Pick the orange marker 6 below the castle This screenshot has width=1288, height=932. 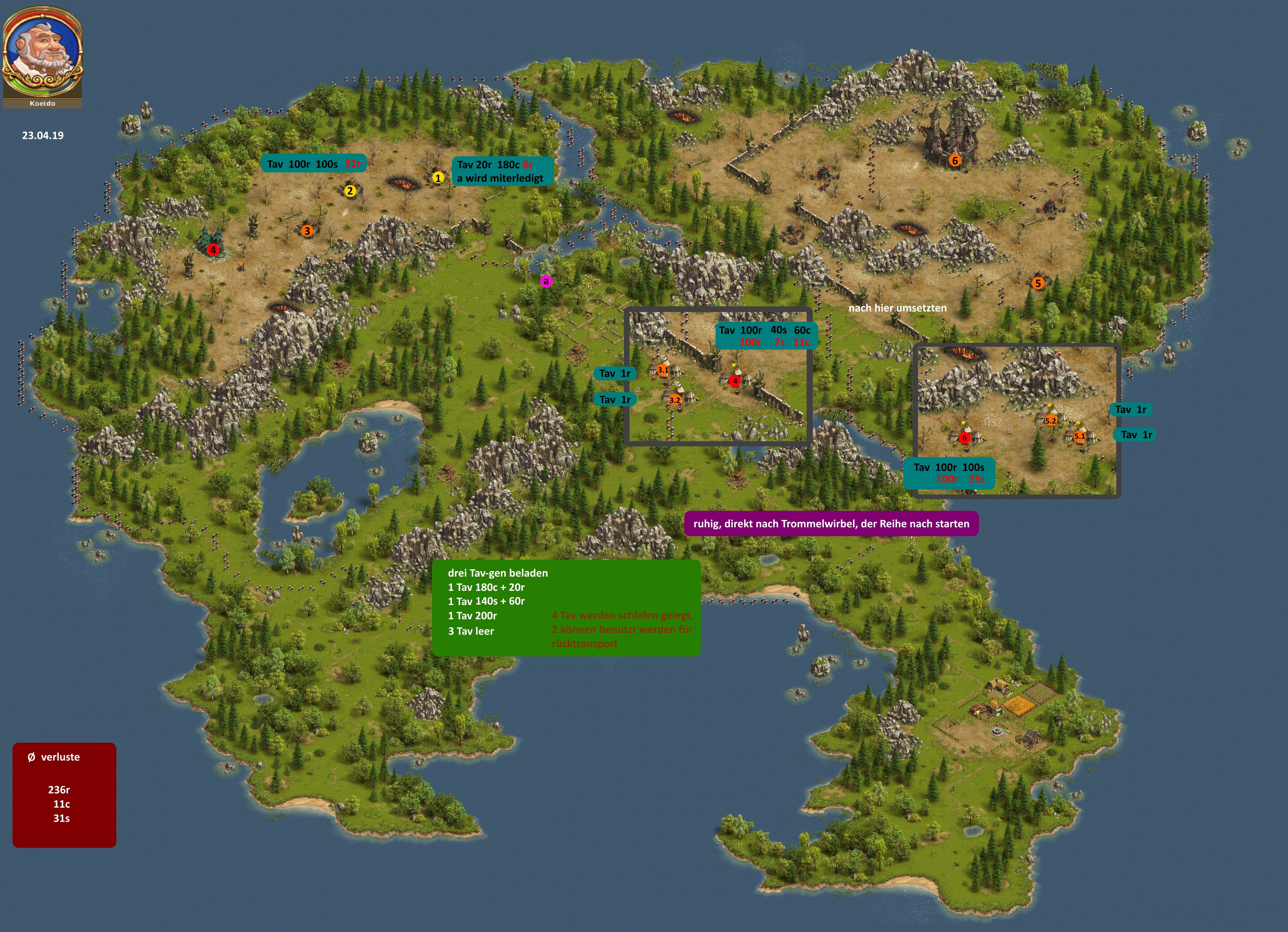955,161
